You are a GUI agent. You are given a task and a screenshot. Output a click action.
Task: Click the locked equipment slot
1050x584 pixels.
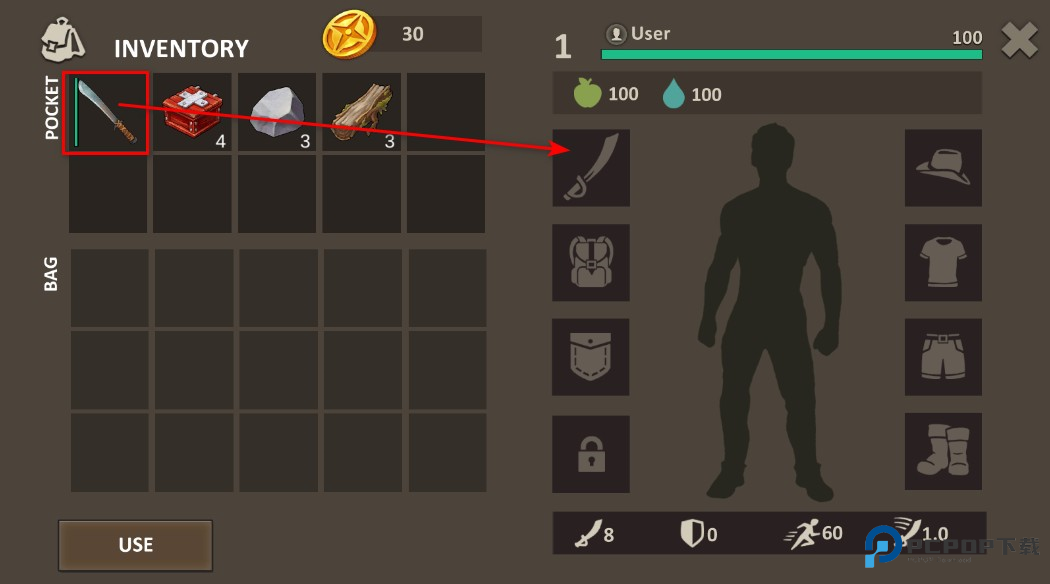(591, 453)
